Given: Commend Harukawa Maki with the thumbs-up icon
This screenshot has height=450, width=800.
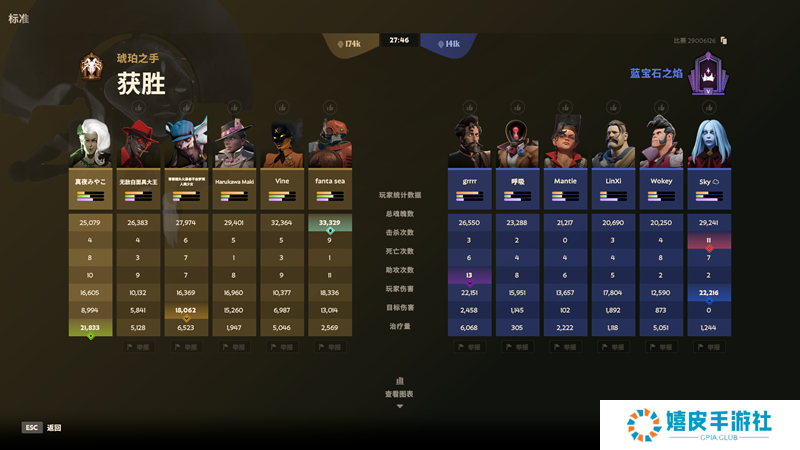Looking at the screenshot, I should pyautogui.click(x=234, y=107).
